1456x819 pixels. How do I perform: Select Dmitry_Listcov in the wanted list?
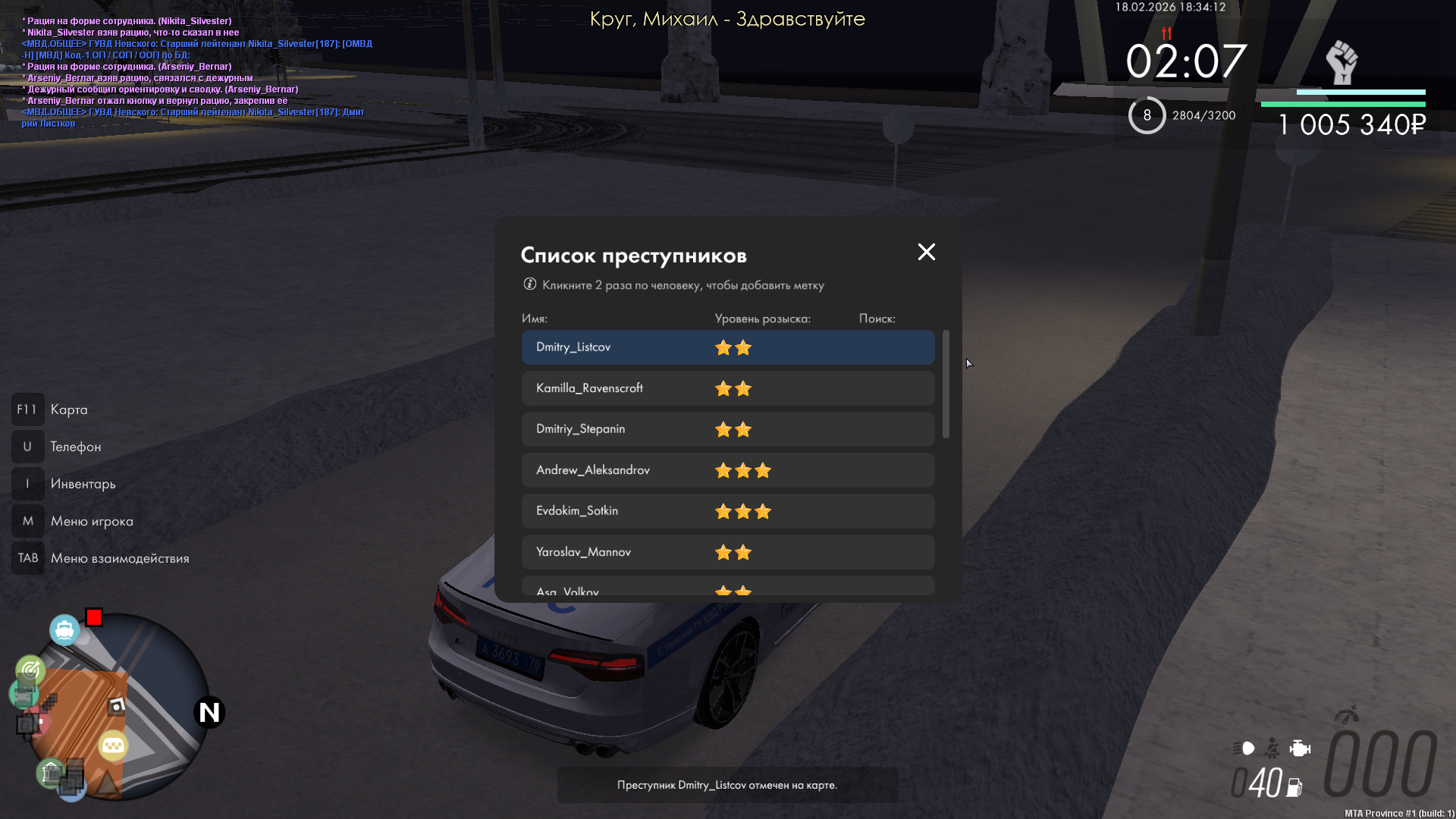click(726, 347)
